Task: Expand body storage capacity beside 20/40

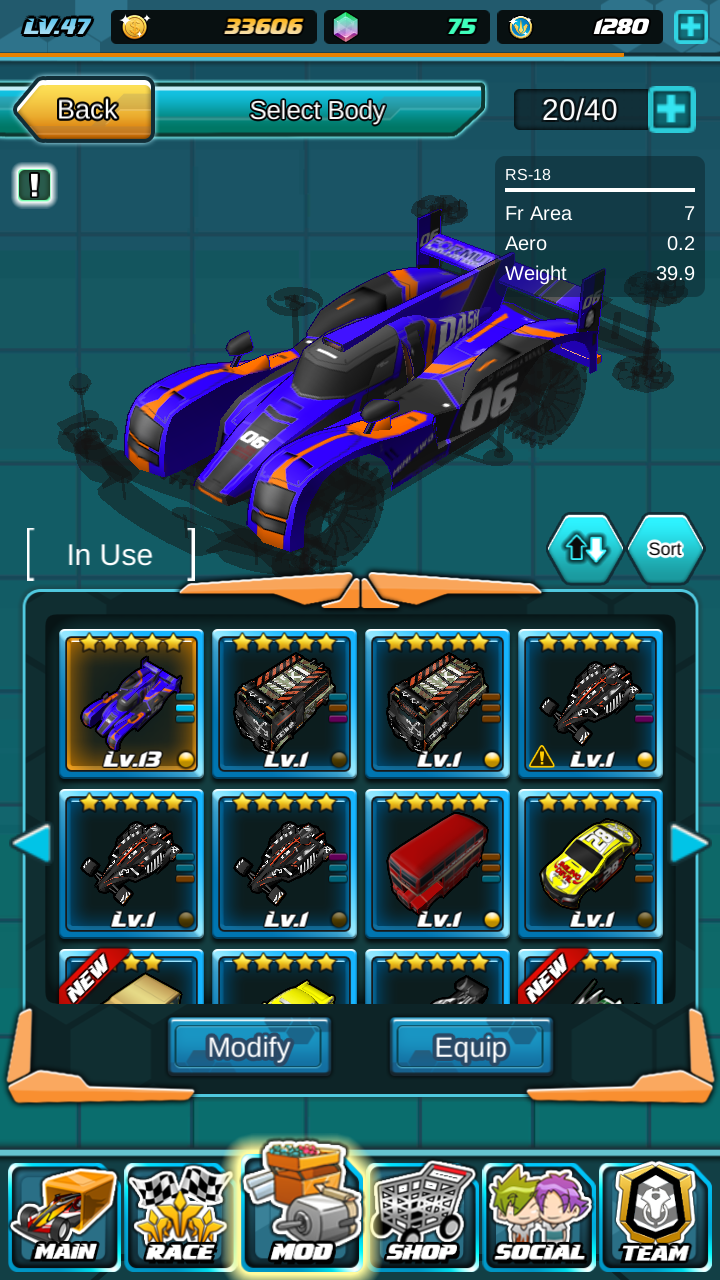Action: (x=672, y=109)
